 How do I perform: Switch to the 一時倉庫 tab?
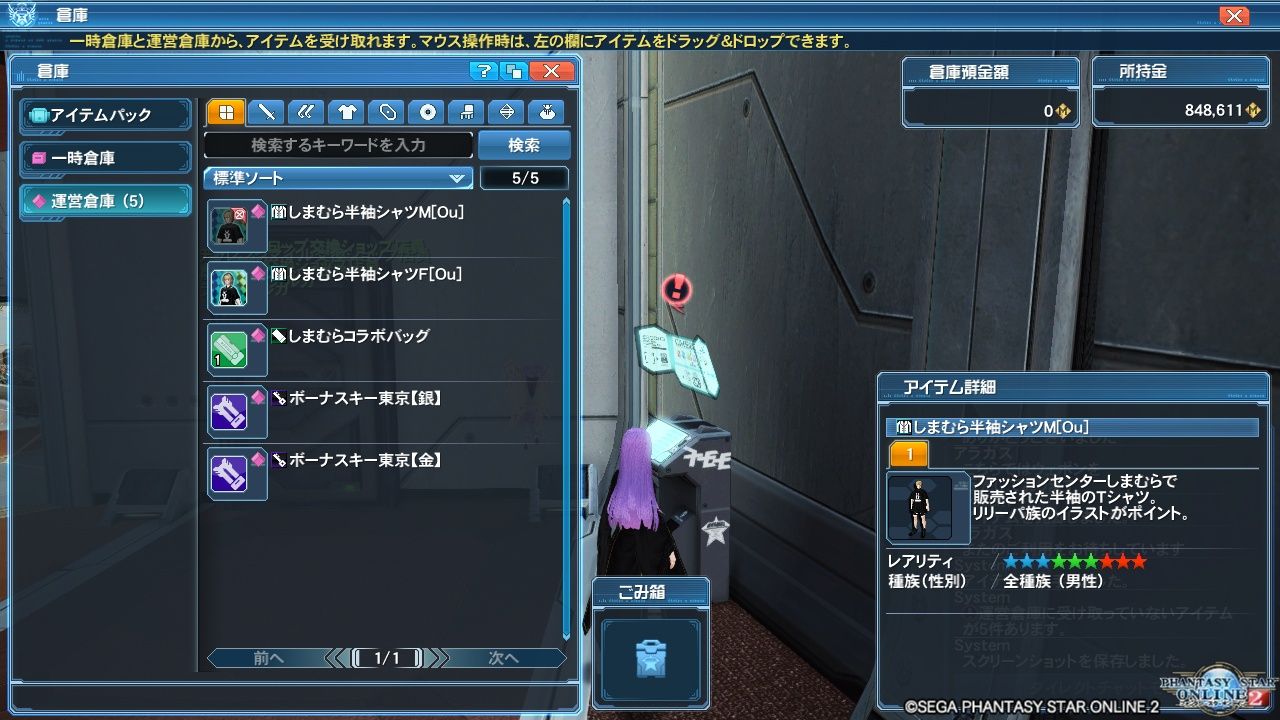pyautogui.click(x=105, y=156)
